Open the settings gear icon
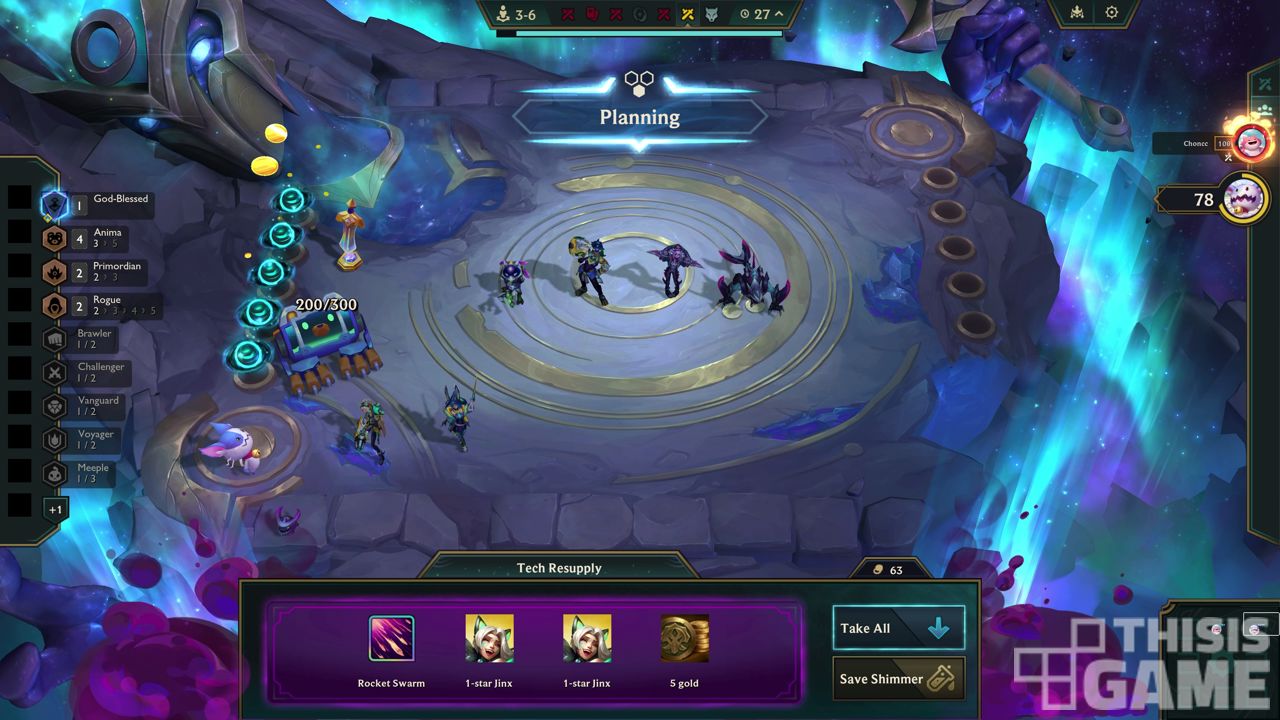Screen dimensions: 1280x720 [x=1112, y=13]
